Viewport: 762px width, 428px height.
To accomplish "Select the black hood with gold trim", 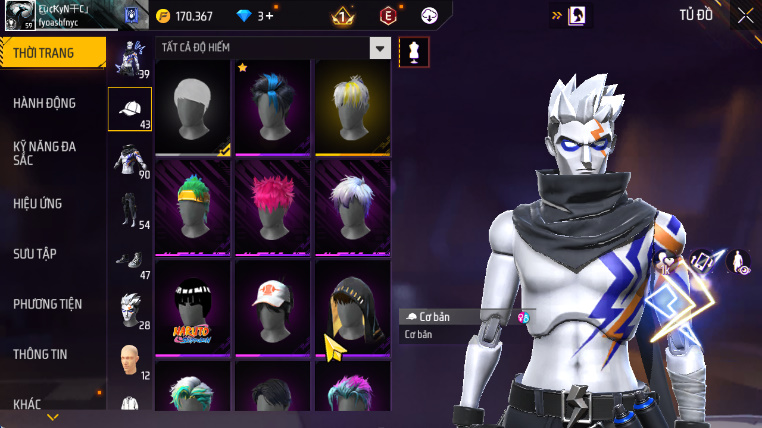I will 352,307.
